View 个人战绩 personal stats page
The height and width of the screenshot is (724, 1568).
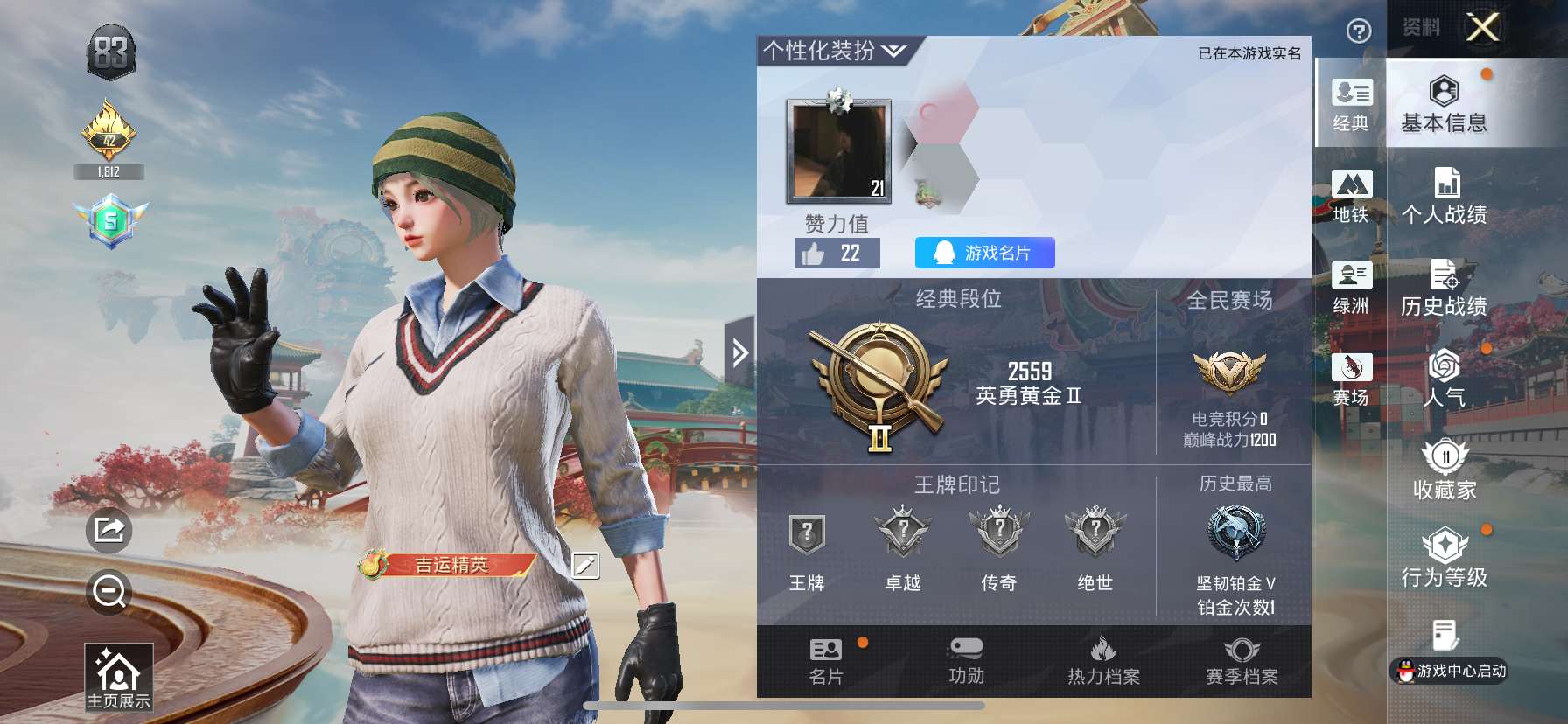tap(1445, 194)
